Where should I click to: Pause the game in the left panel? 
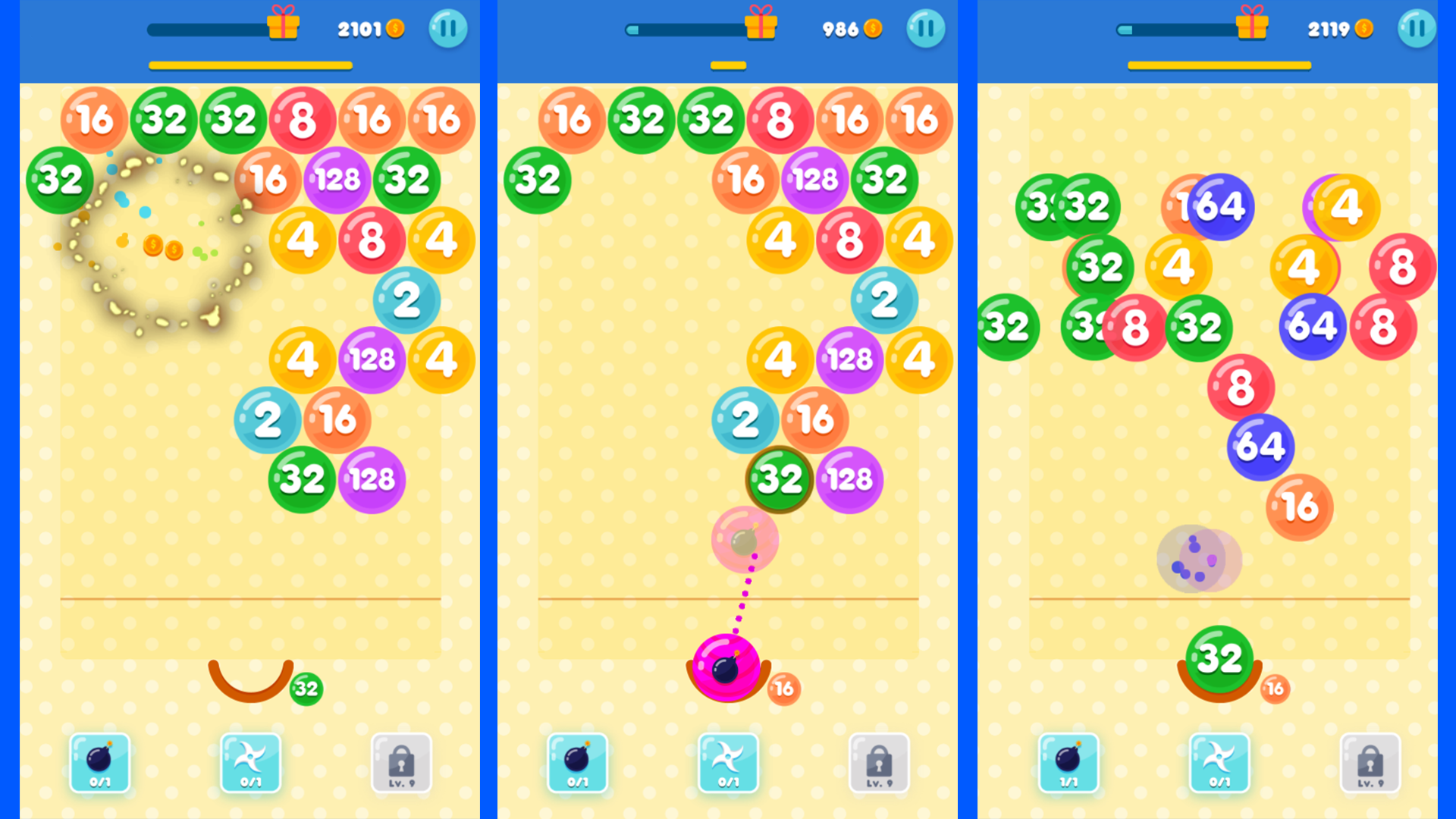(447, 28)
